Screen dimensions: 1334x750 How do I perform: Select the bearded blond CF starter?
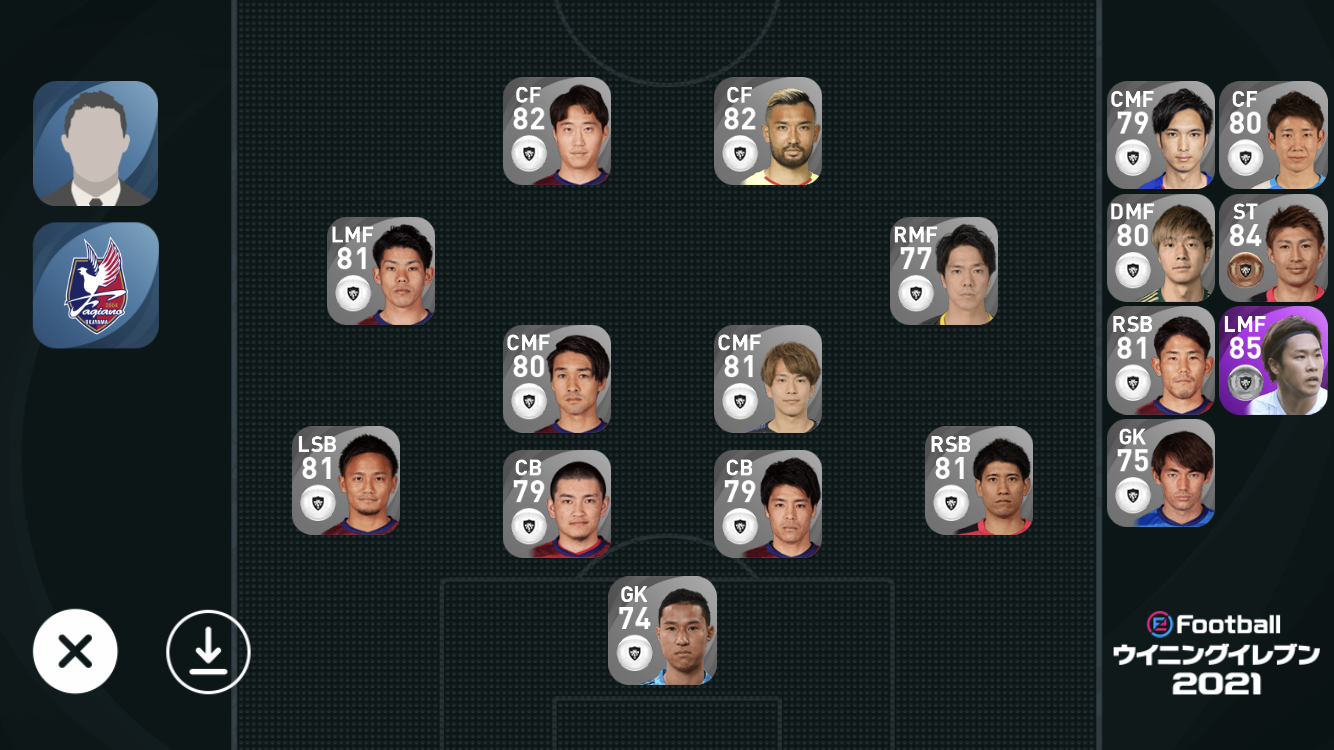point(768,131)
